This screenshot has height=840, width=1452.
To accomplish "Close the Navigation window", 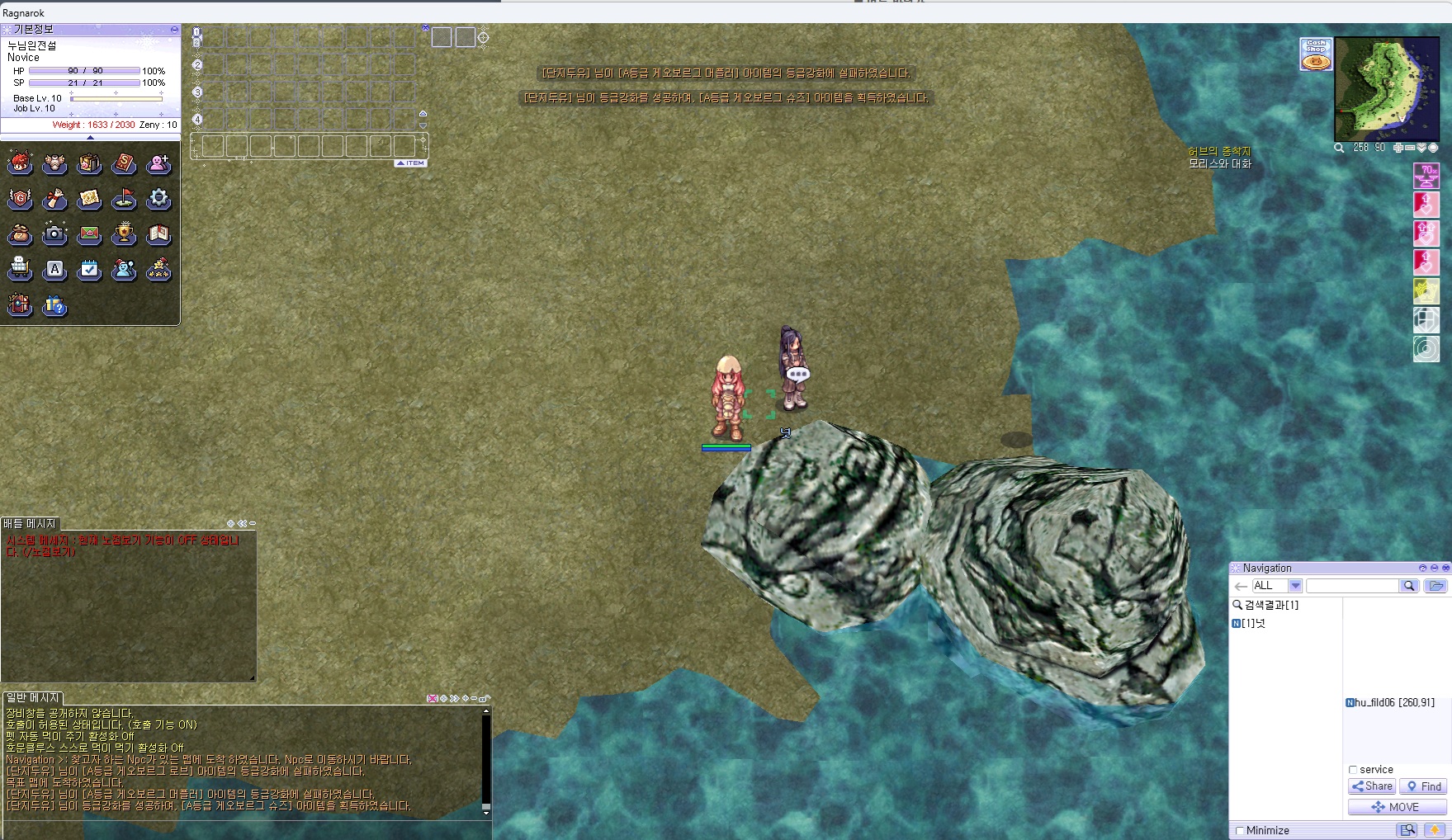I will [1445, 568].
